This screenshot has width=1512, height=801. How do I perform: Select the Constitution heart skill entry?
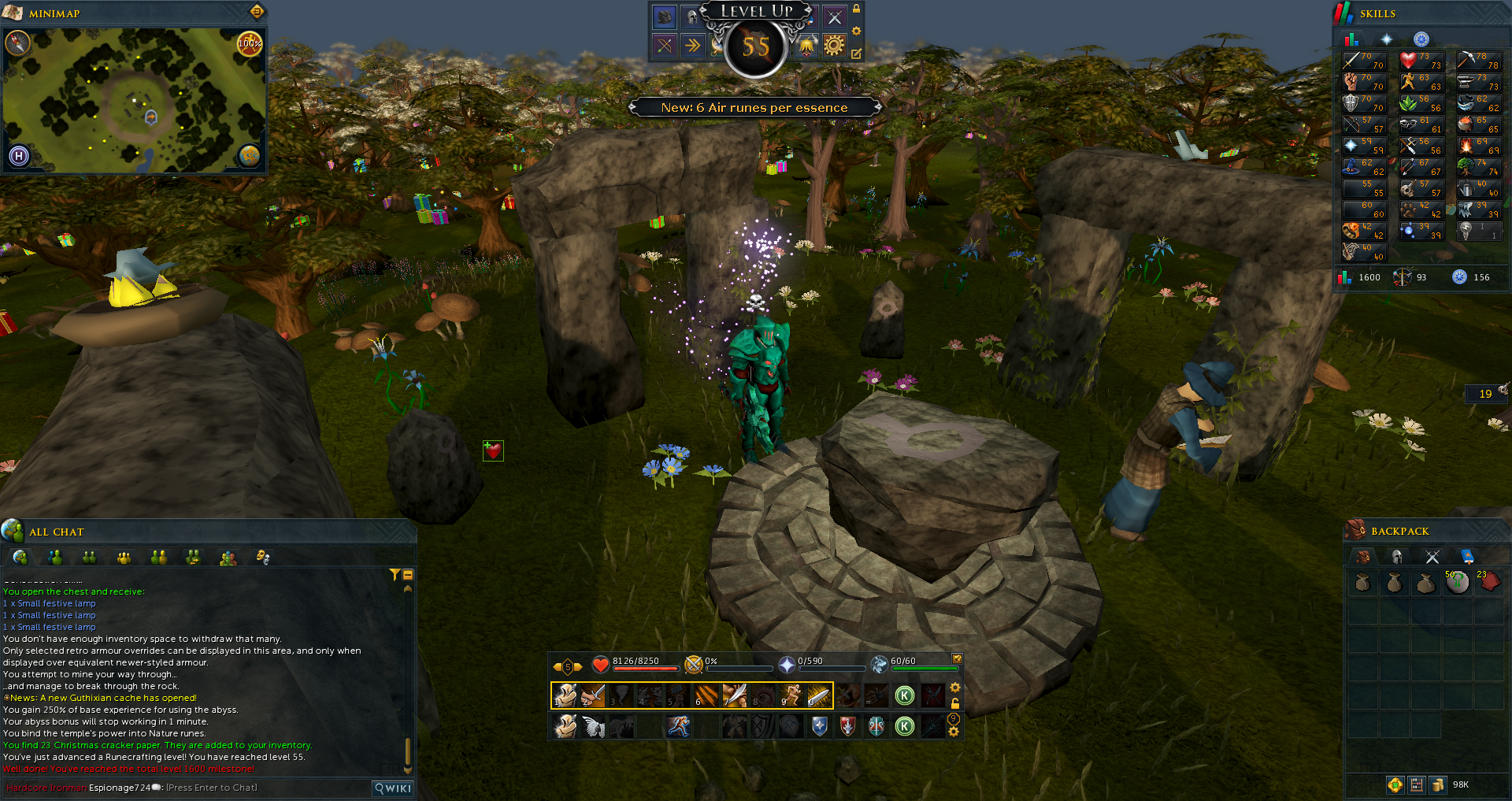click(x=1421, y=61)
